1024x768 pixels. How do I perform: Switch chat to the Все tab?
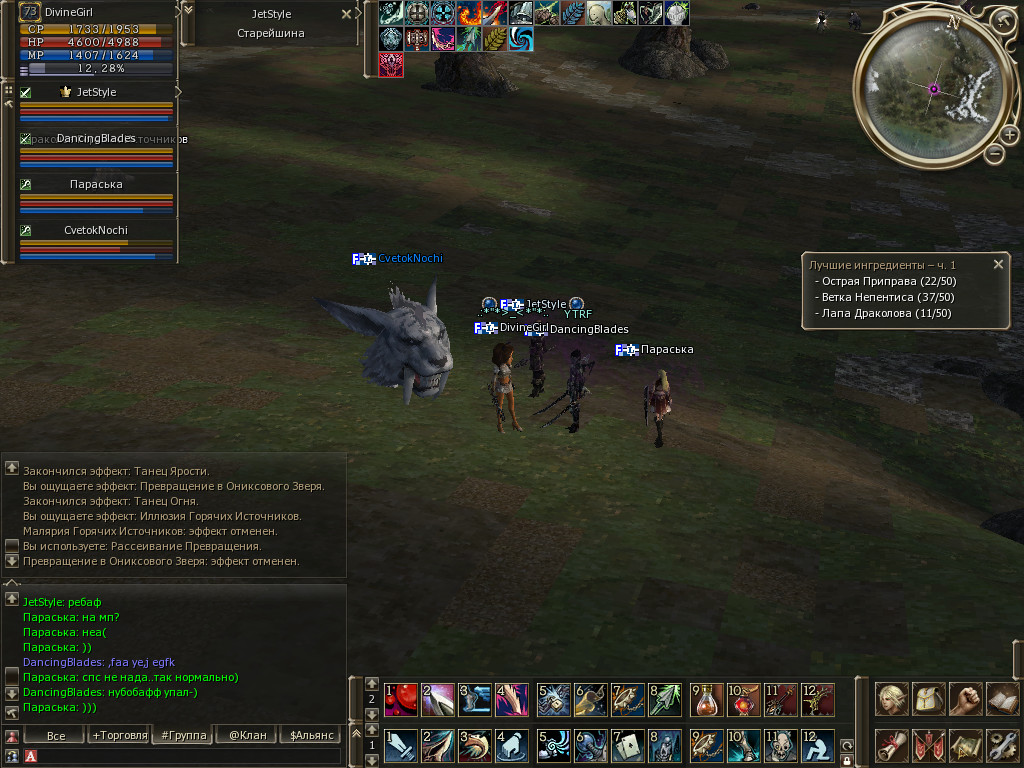pos(56,735)
